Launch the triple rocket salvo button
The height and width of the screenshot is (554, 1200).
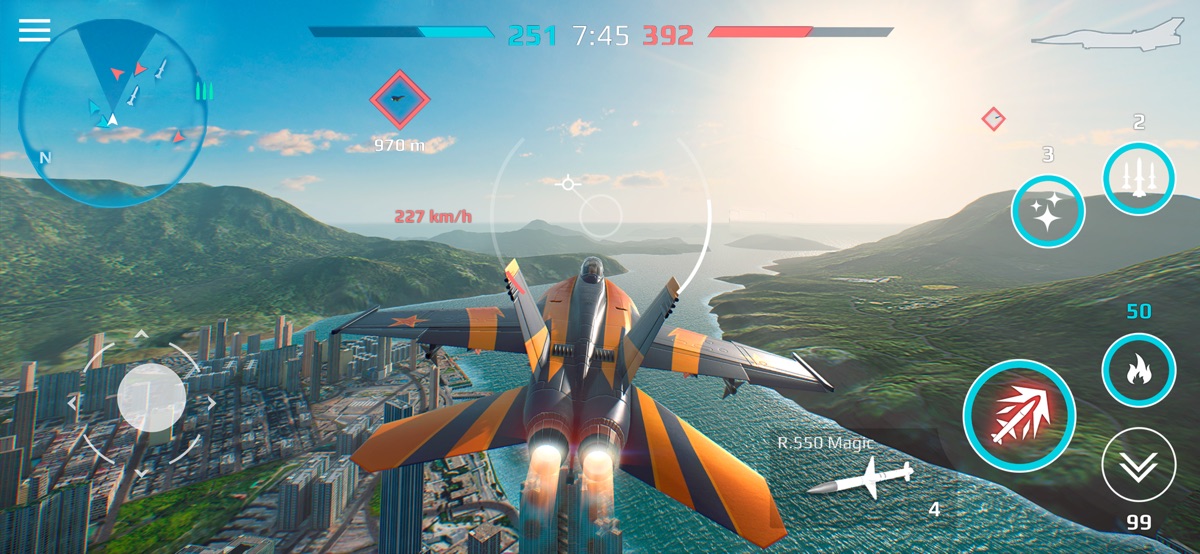point(1138,178)
